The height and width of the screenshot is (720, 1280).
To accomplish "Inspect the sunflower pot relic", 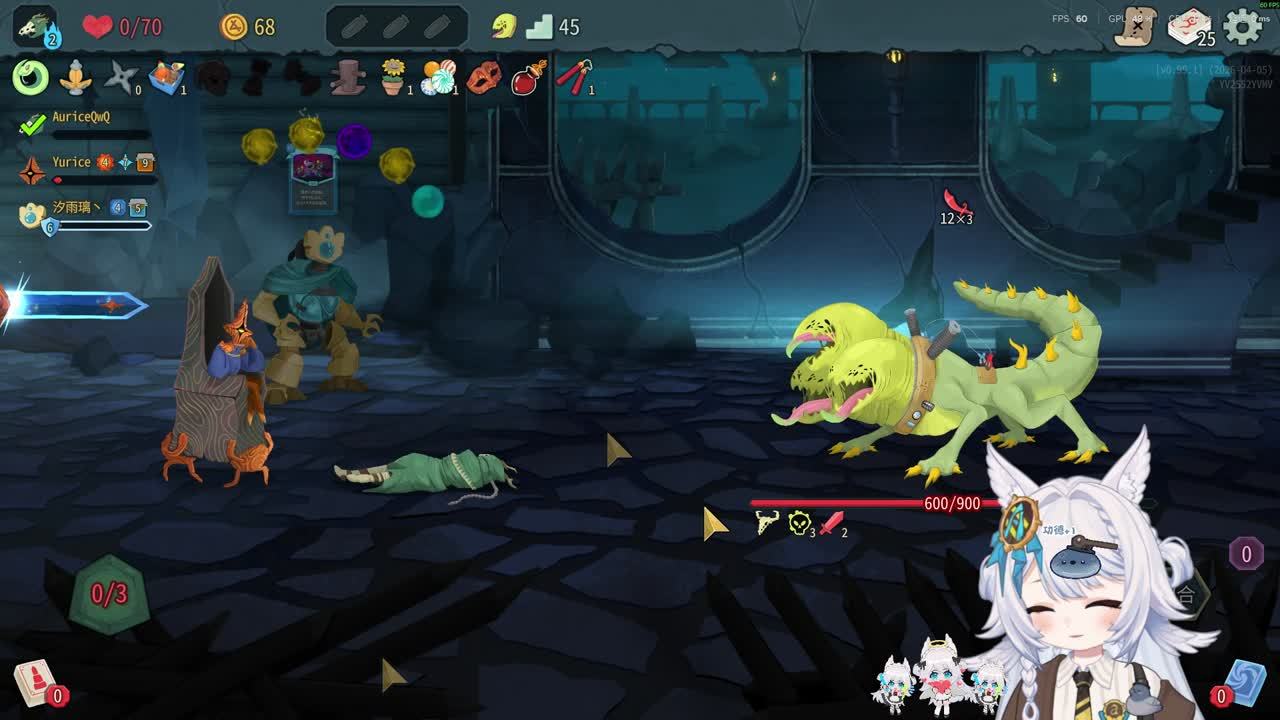I will tap(395, 77).
